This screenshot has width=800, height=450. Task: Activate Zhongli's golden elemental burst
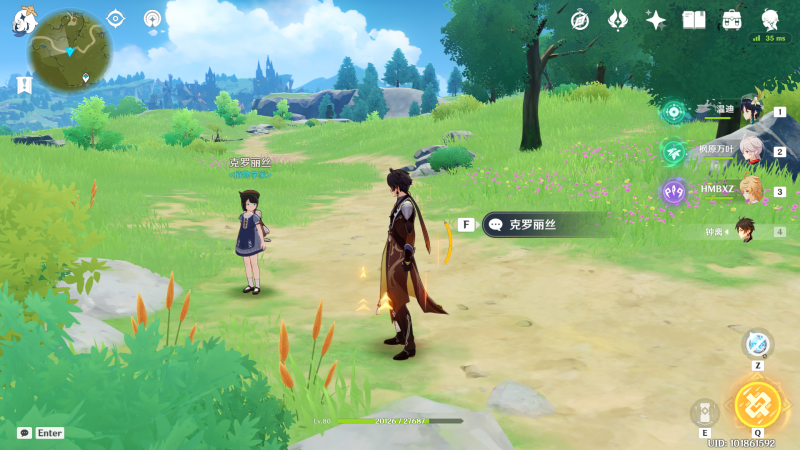point(755,403)
